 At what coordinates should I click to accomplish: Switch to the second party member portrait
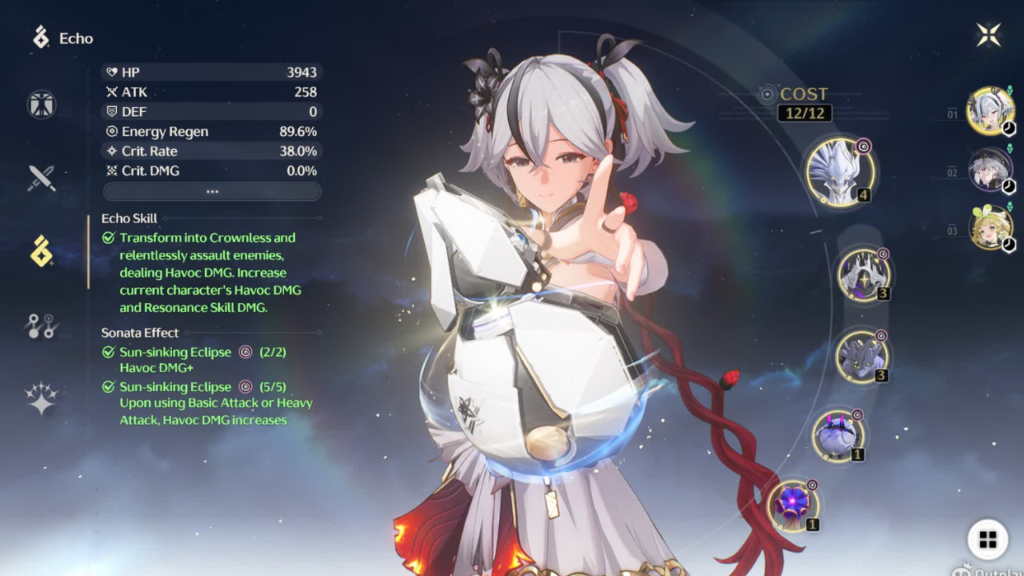point(990,169)
